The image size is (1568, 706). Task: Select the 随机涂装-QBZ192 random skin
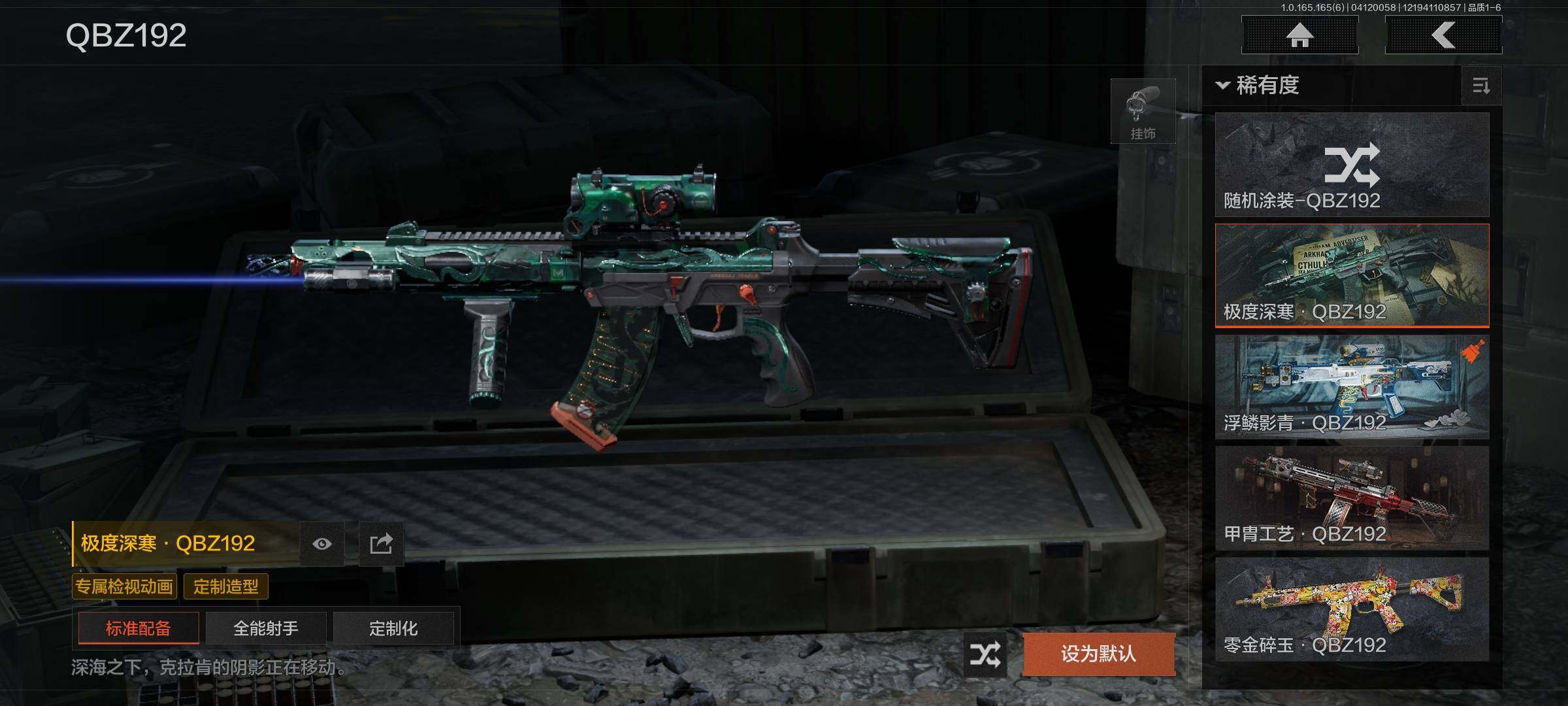coord(1352,165)
